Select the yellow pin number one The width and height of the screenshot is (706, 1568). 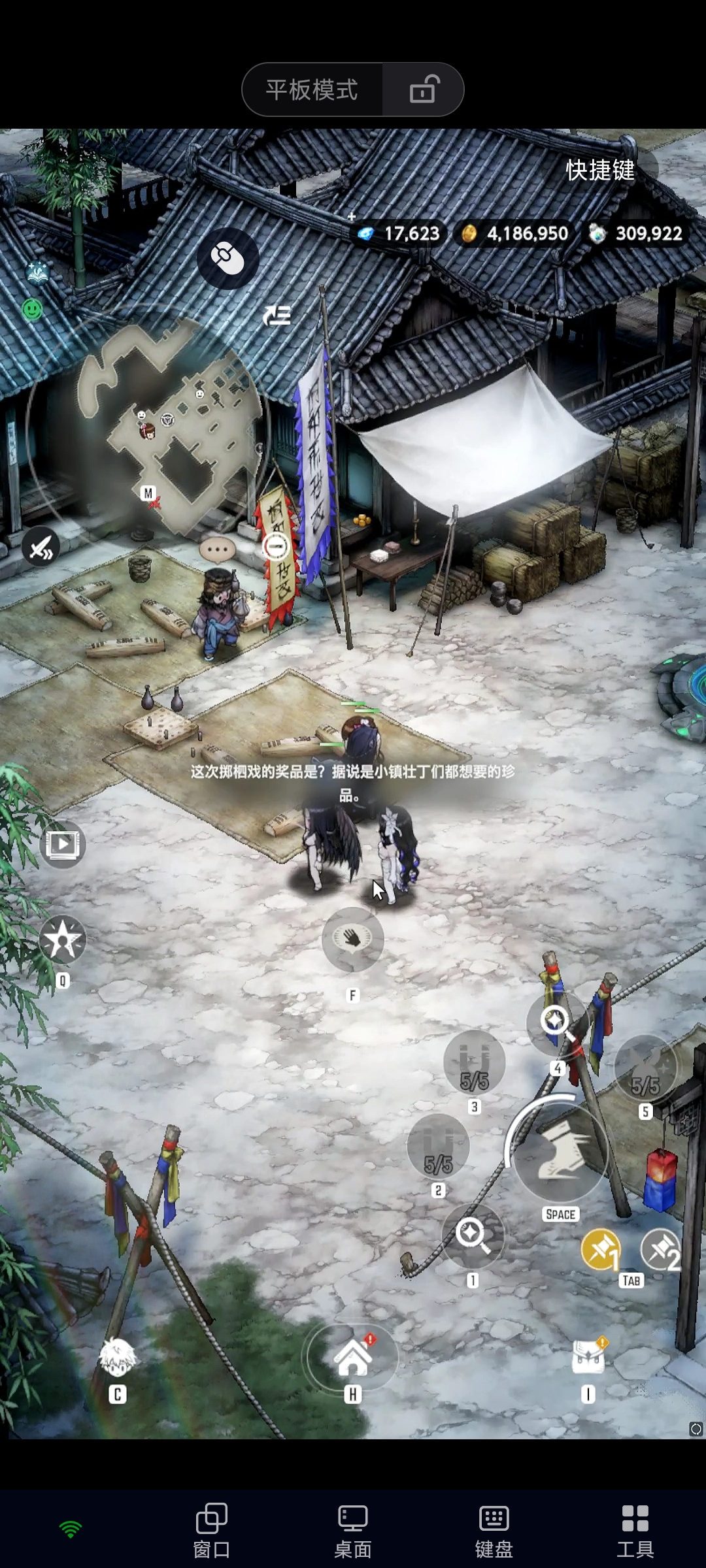pos(600,1250)
